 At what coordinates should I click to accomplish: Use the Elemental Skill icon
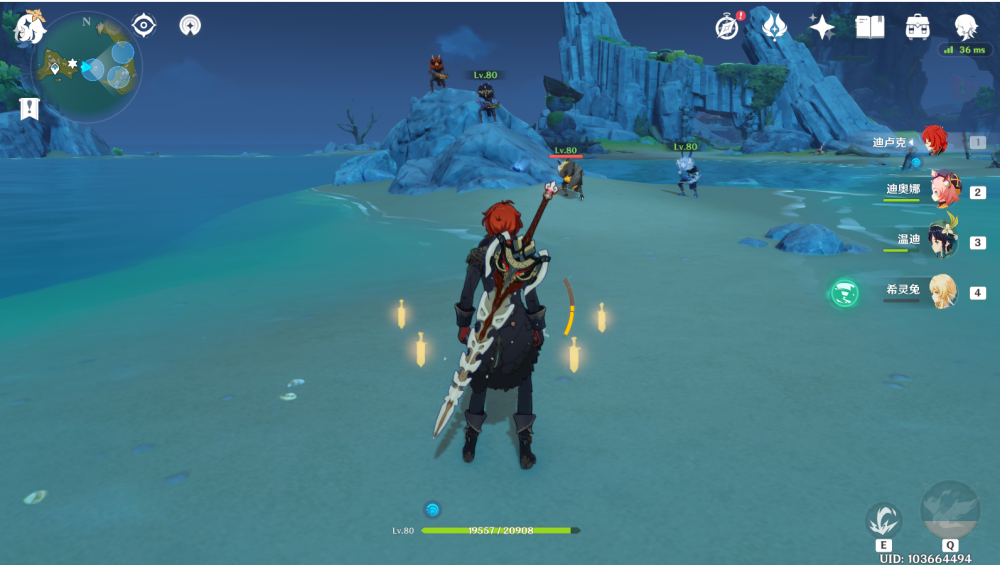[883, 520]
